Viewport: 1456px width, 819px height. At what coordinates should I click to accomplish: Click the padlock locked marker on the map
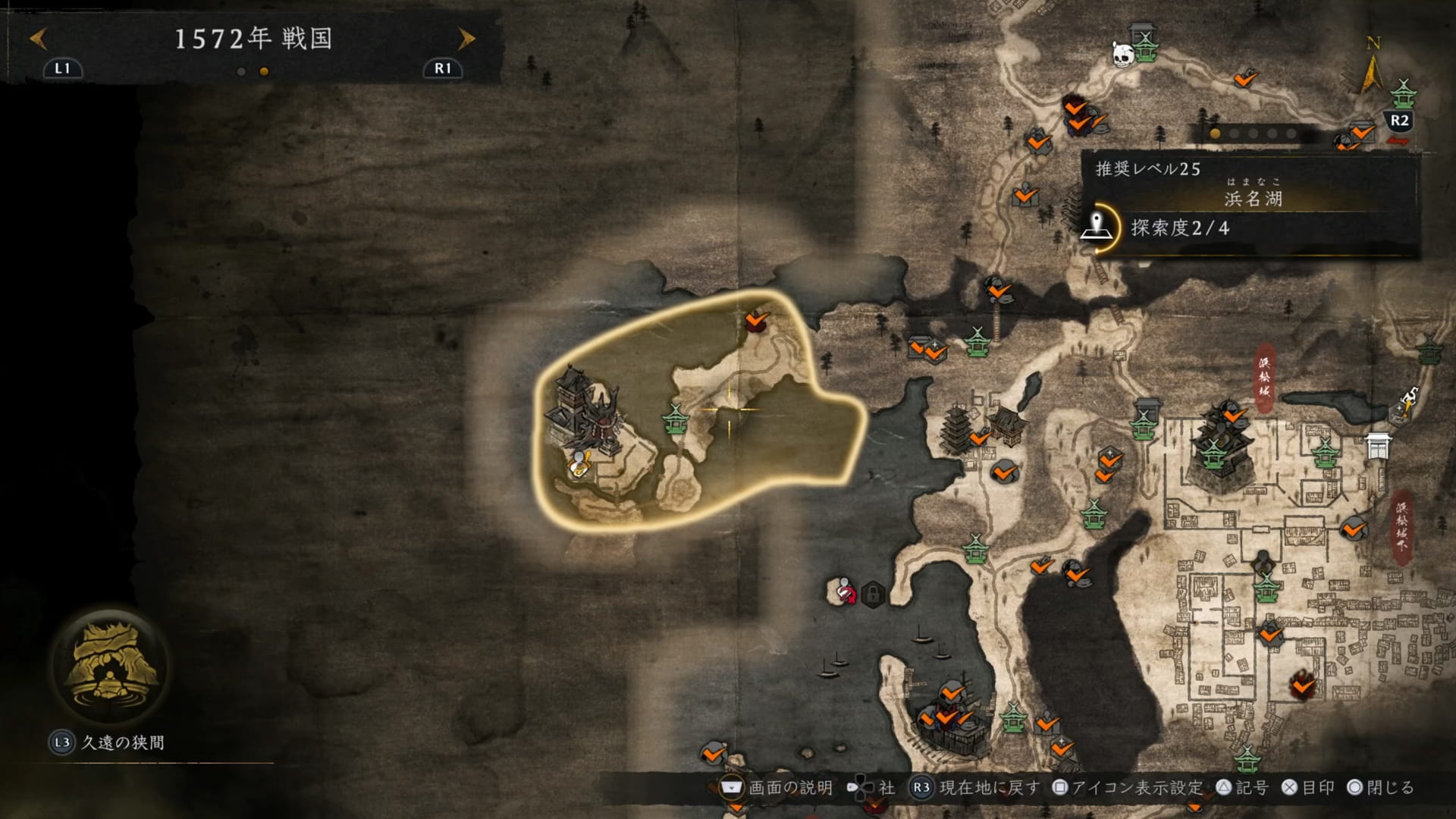click(x=873, y=593)
